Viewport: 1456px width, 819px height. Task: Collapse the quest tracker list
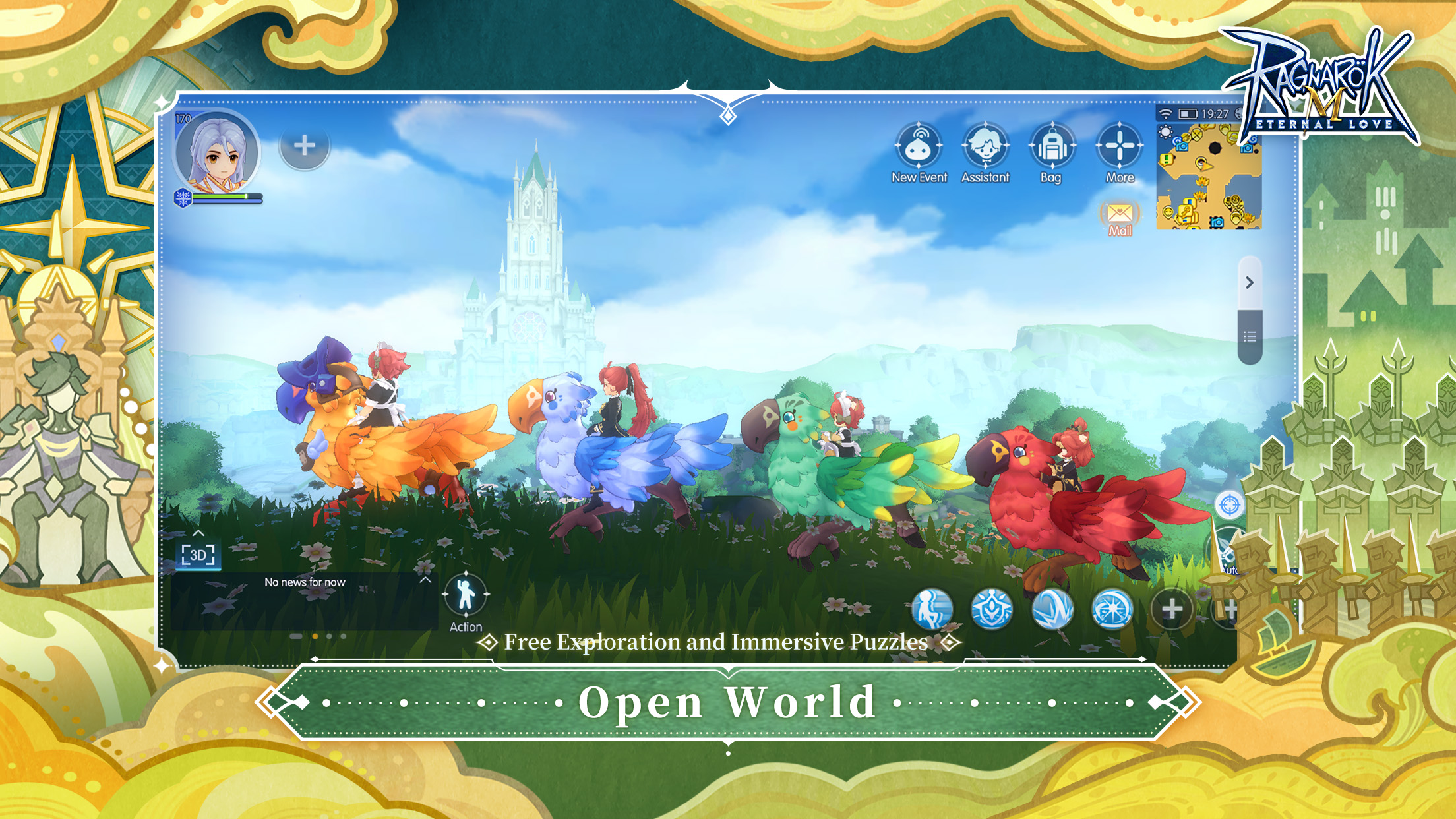1248,335
